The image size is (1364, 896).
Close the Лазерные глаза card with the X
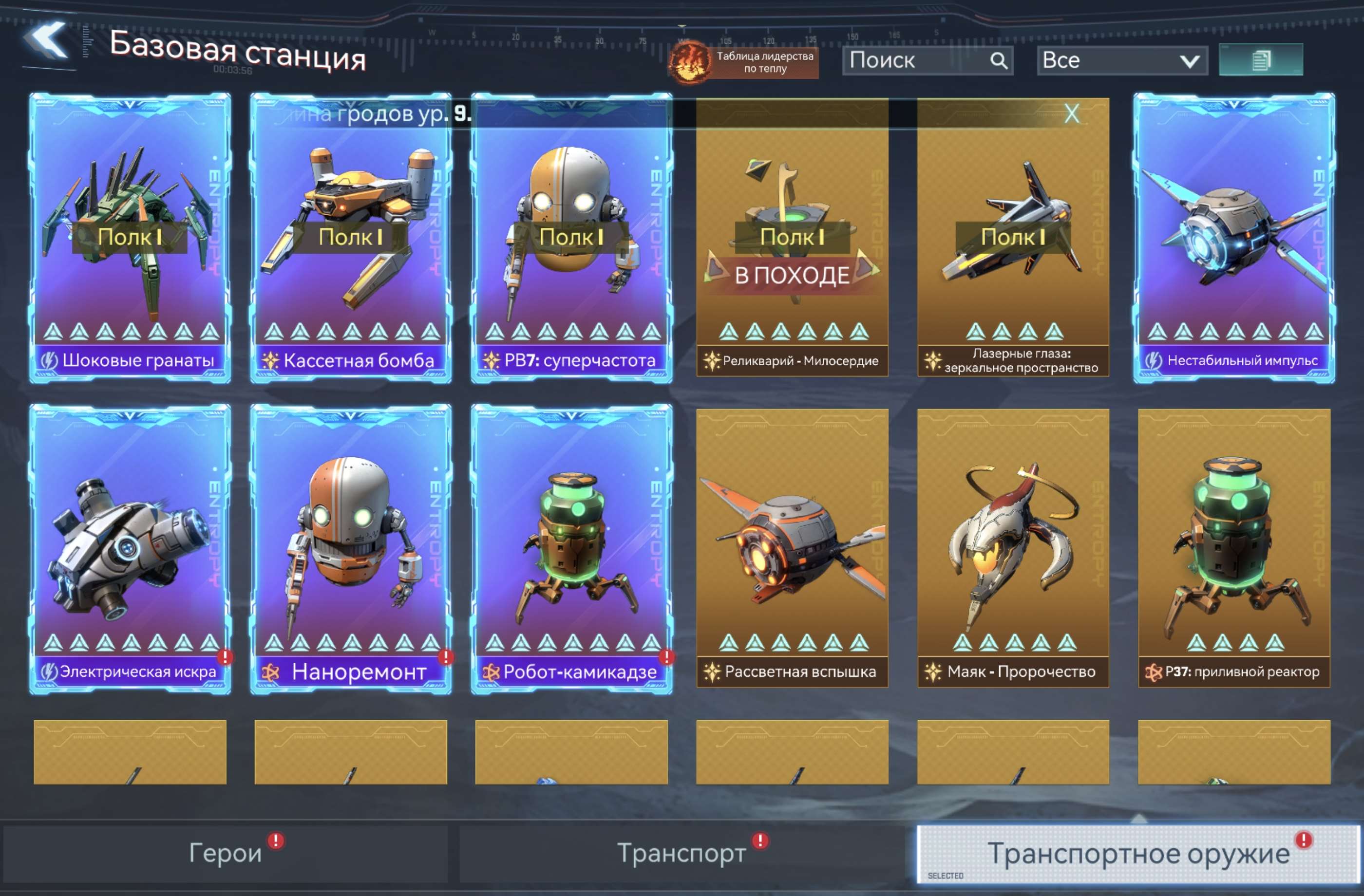coord(1072,114)
